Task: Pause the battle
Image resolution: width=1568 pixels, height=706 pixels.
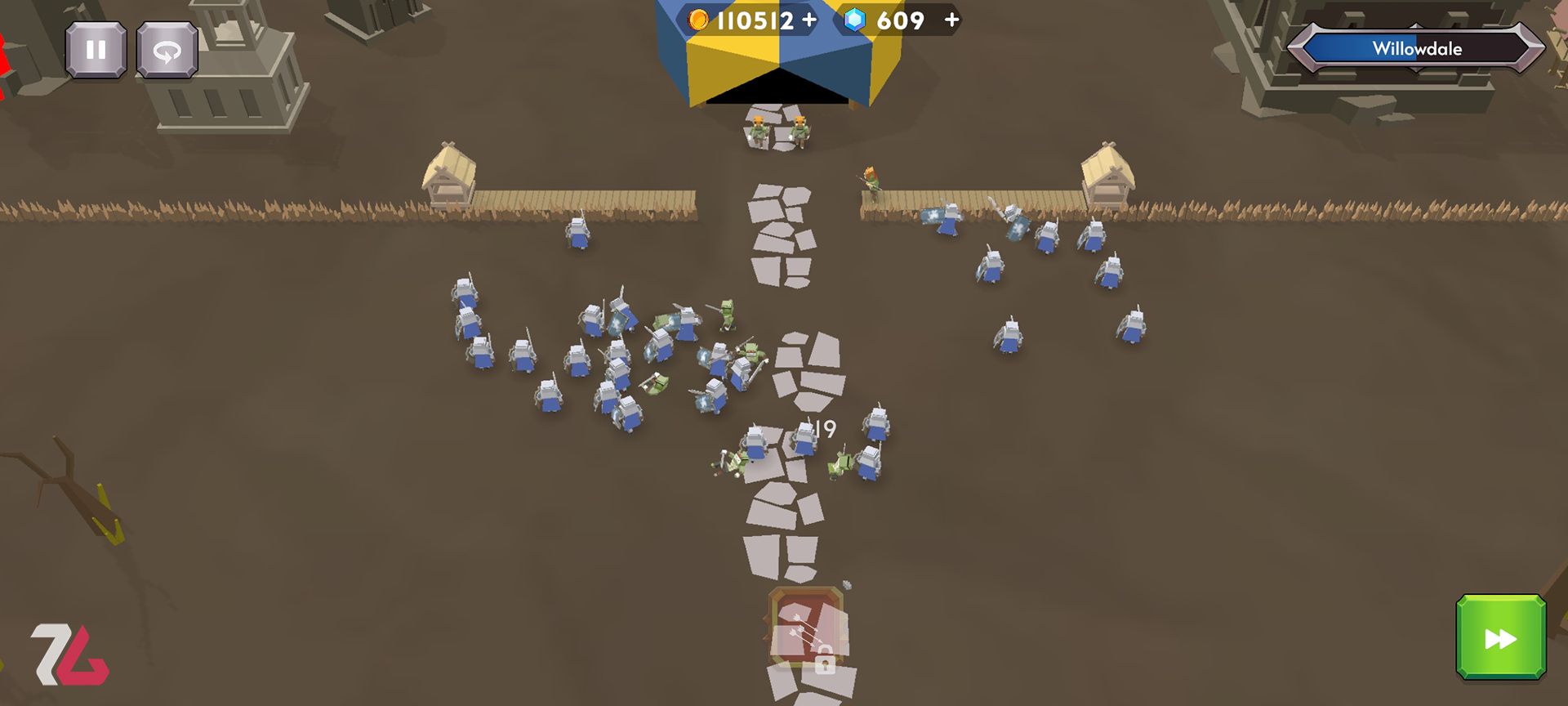Action: click(x=96, y=51)
